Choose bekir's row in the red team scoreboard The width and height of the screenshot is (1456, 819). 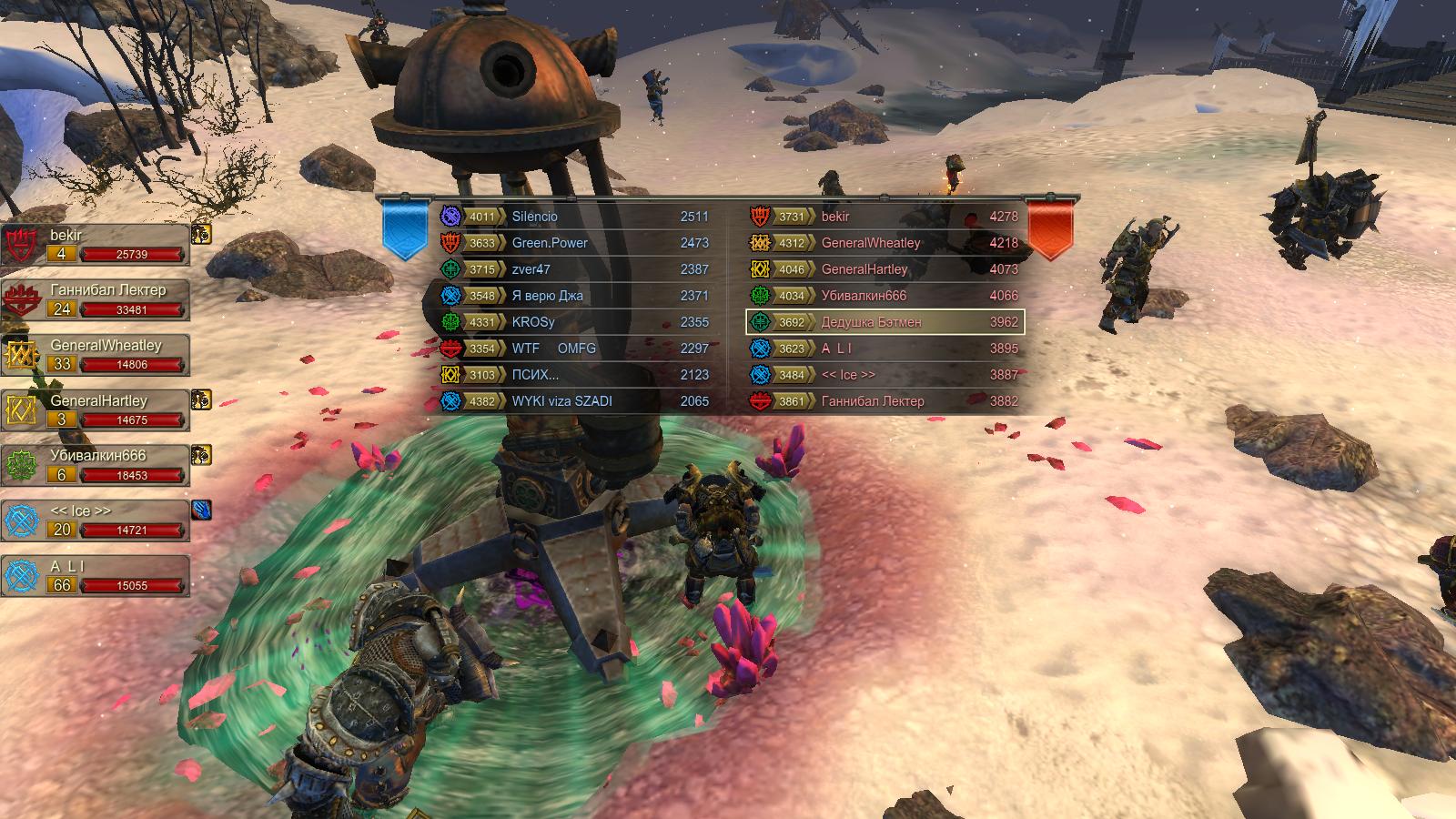coord(885,217)
